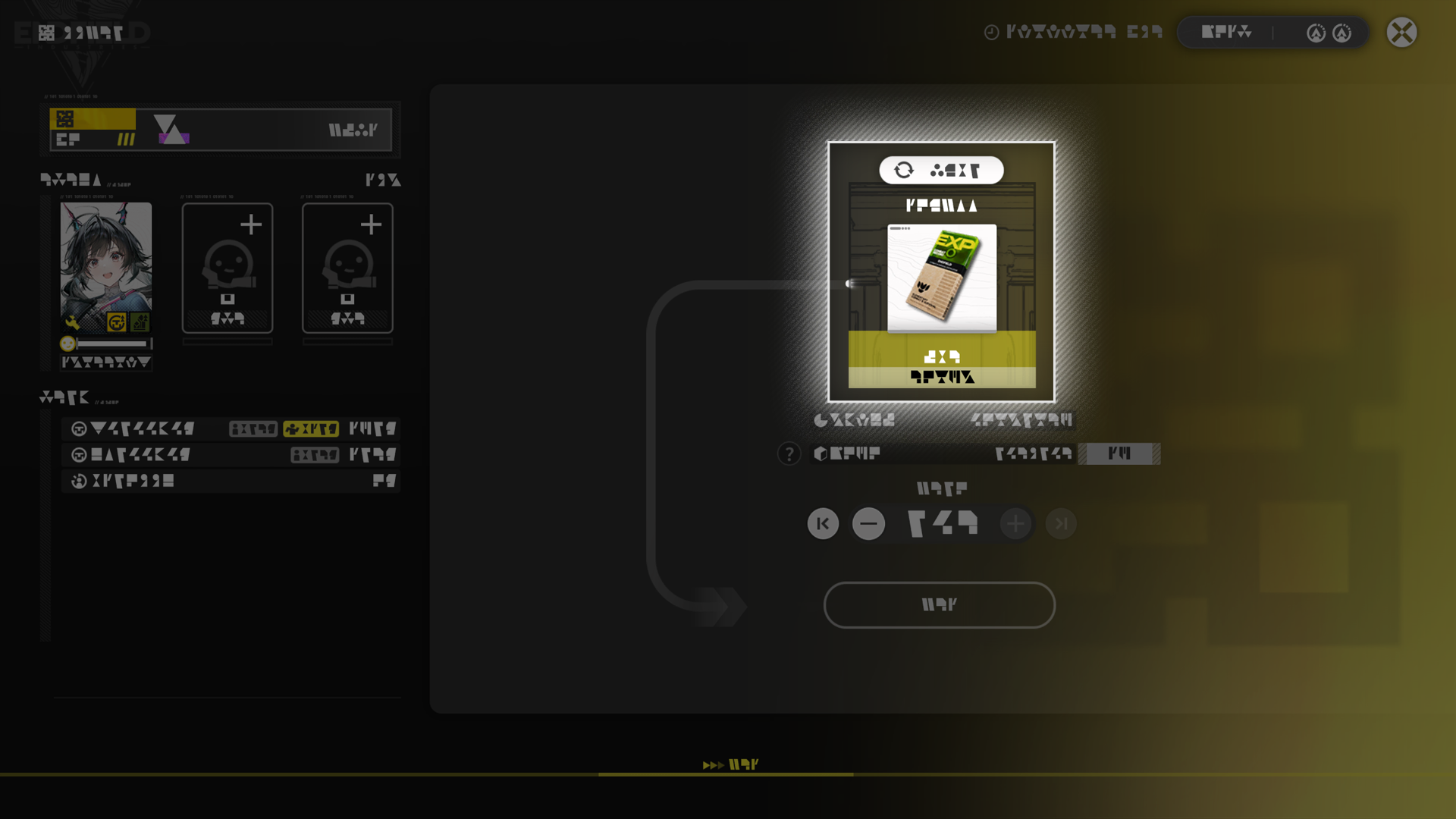Select the assigned dark-haired operator portrait

(x=106, y=267)
